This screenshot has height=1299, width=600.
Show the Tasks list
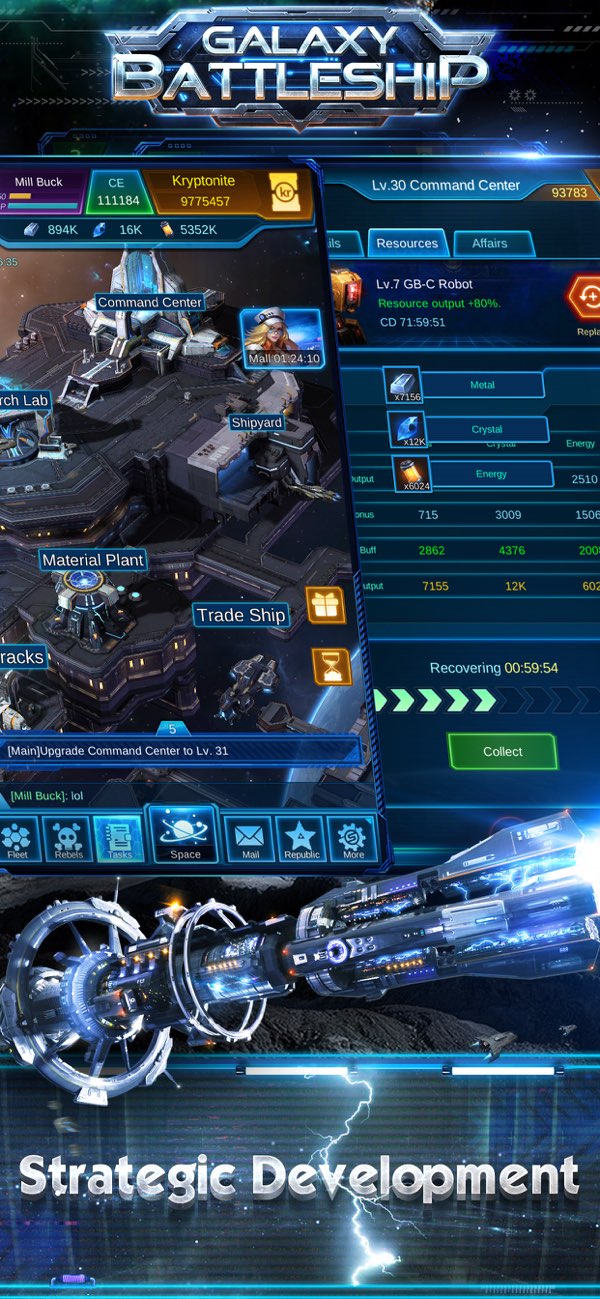click(x=118, y=840)
